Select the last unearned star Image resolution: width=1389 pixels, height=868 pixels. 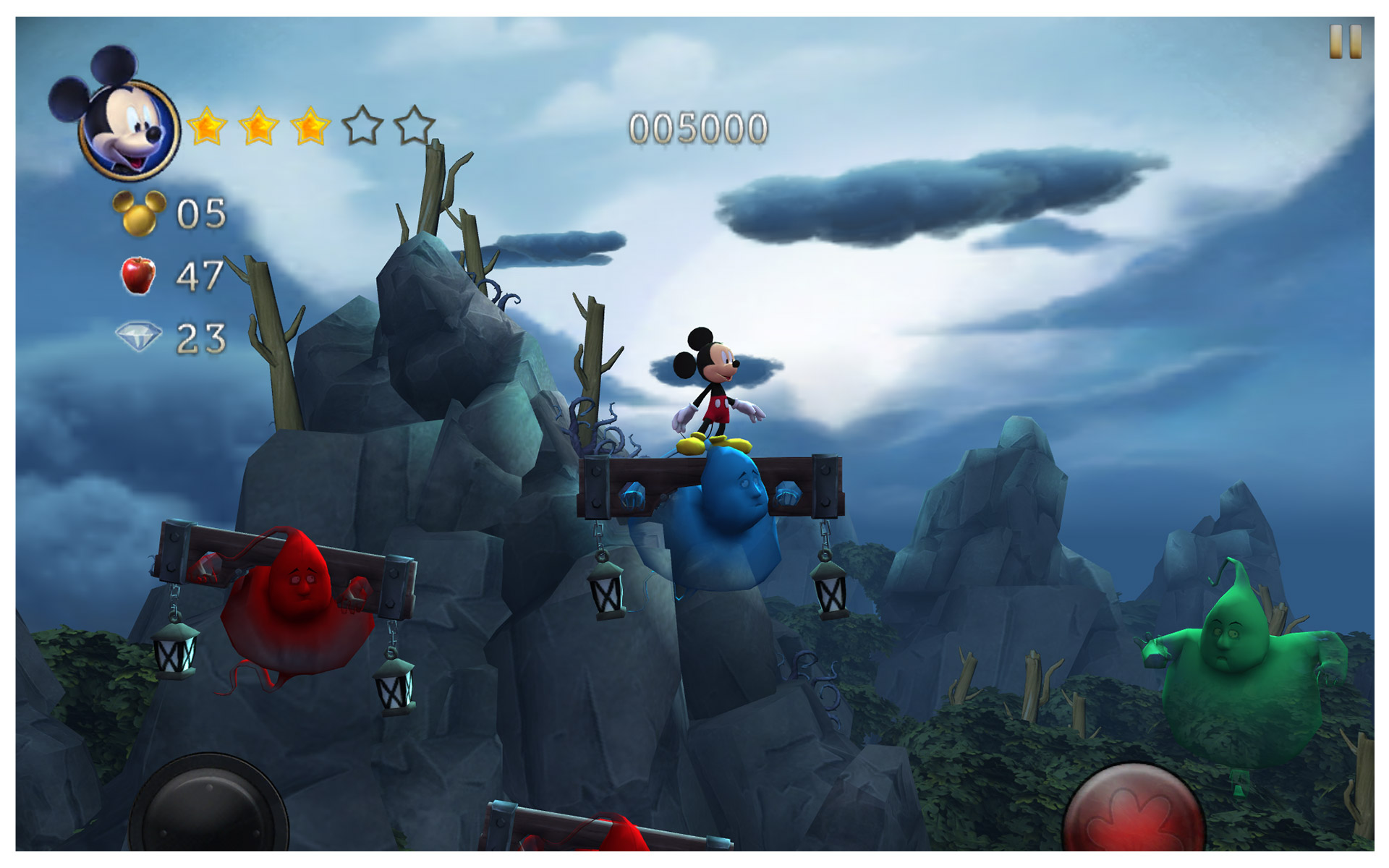(x=414, y=127)
